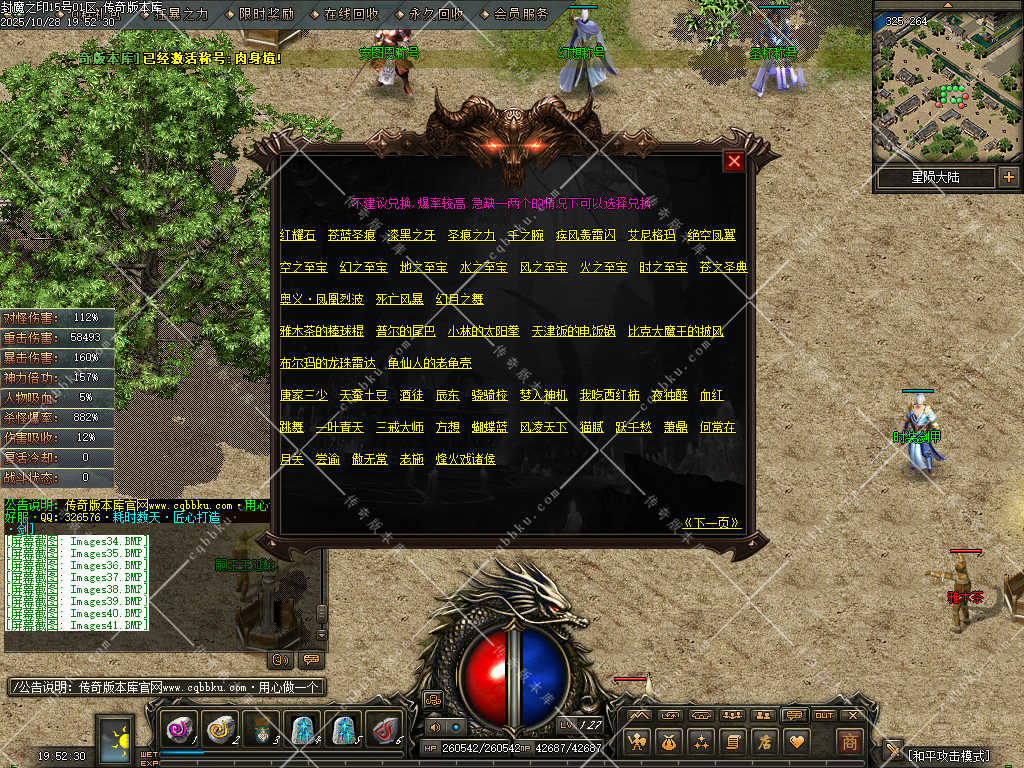This screenshot has width=1024, height=768.
Task: Close the exchange dialog with the red X
Action: pos(734,161)
